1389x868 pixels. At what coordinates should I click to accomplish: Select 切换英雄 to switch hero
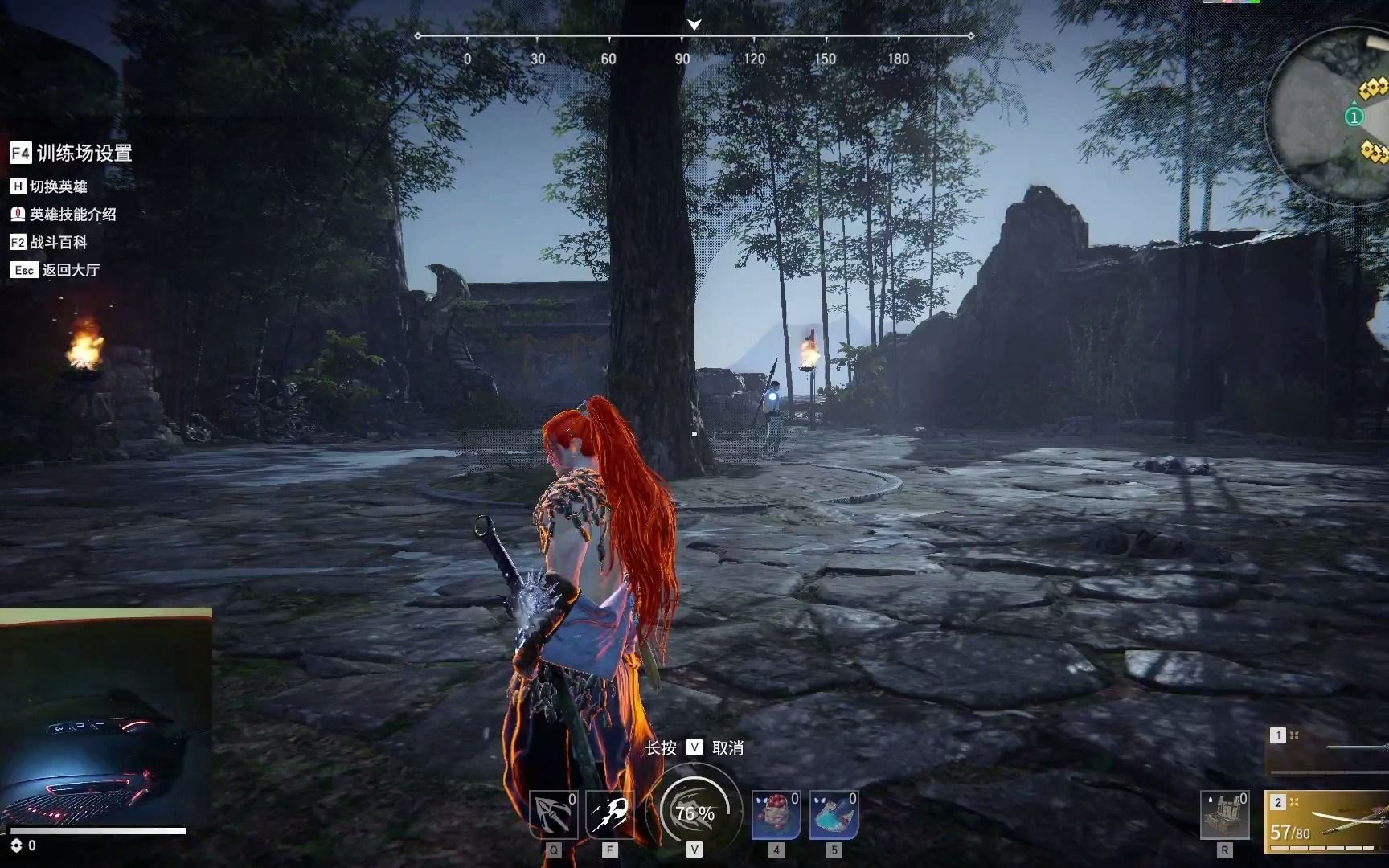48,186
